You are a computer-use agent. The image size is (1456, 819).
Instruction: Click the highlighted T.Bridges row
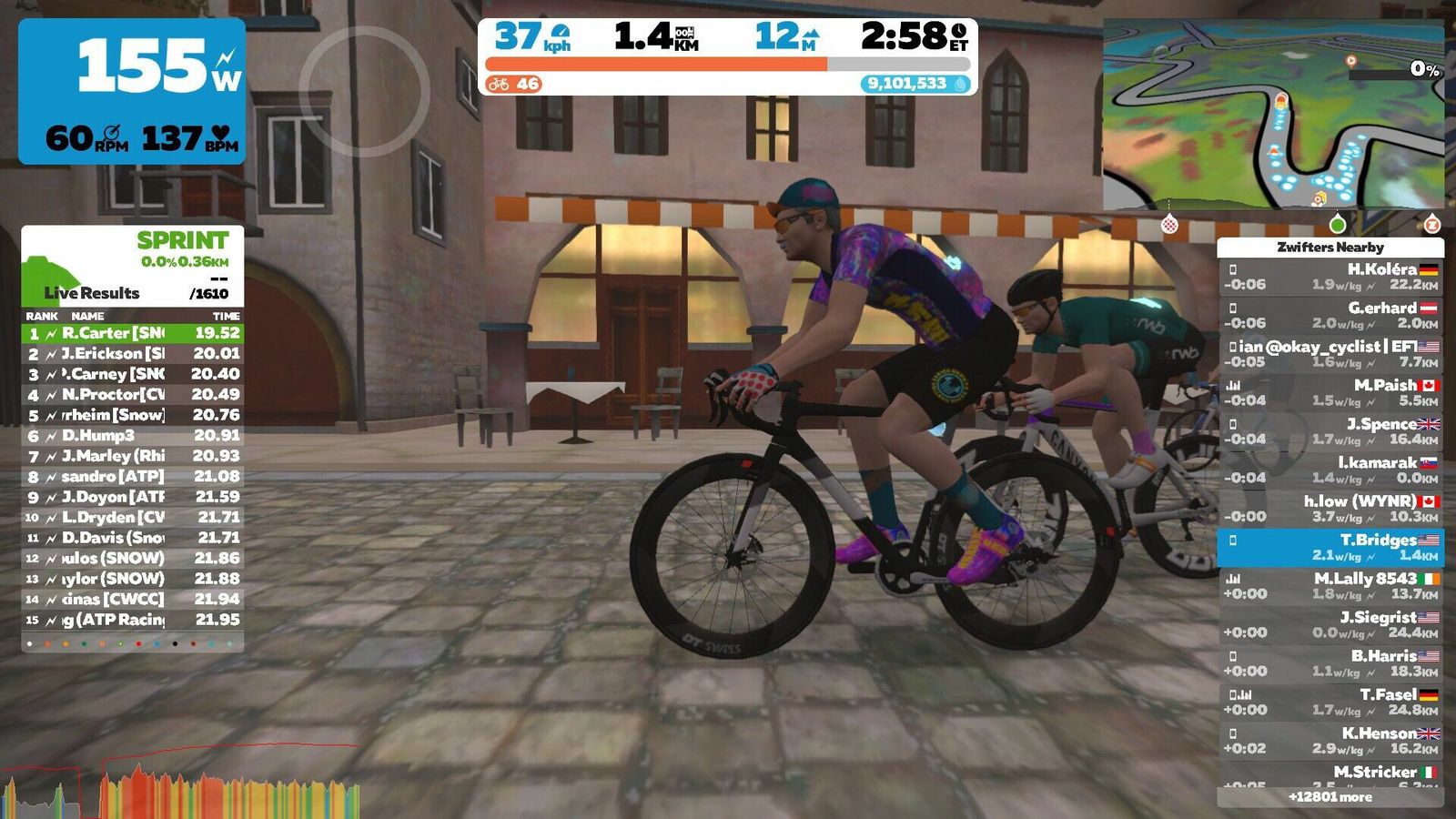pyautogui.click(x=1330, y=547)
